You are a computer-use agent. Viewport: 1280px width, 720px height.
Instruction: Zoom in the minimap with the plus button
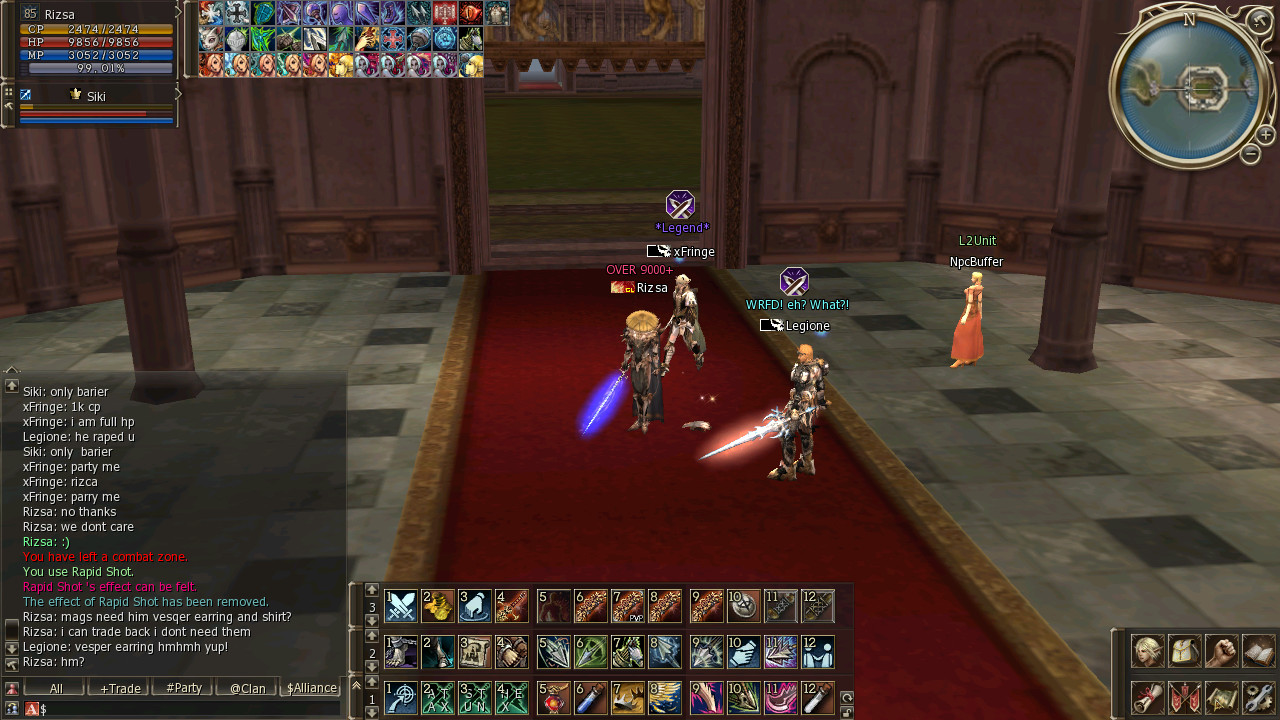pos(1265,135)
